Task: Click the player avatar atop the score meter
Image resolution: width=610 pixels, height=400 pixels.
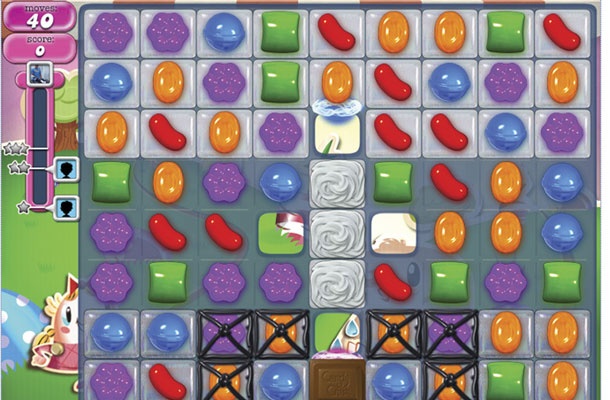Action: (x=41, y=71)
